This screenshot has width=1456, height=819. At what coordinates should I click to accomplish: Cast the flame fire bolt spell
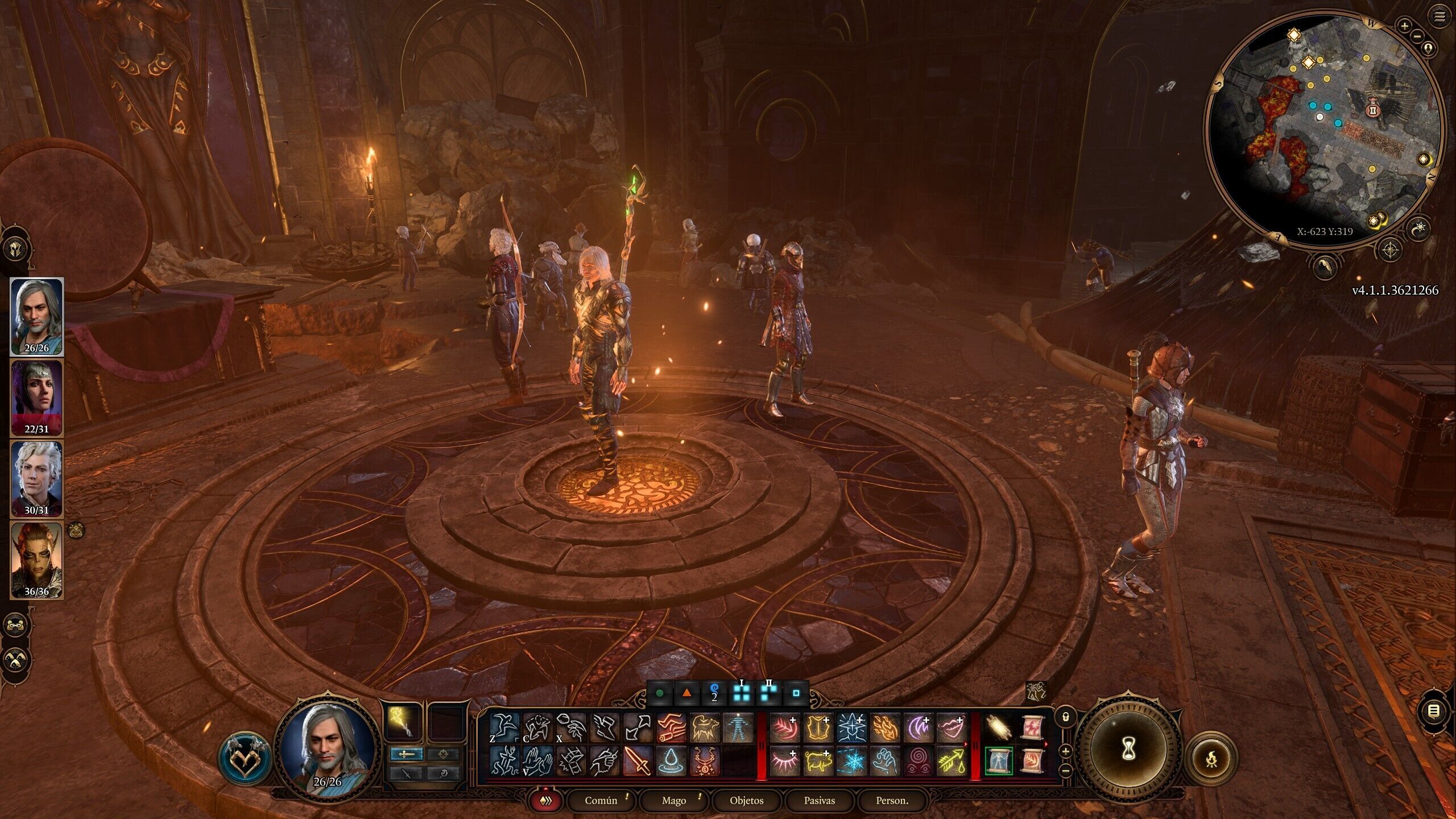click(x=884, y=728)
